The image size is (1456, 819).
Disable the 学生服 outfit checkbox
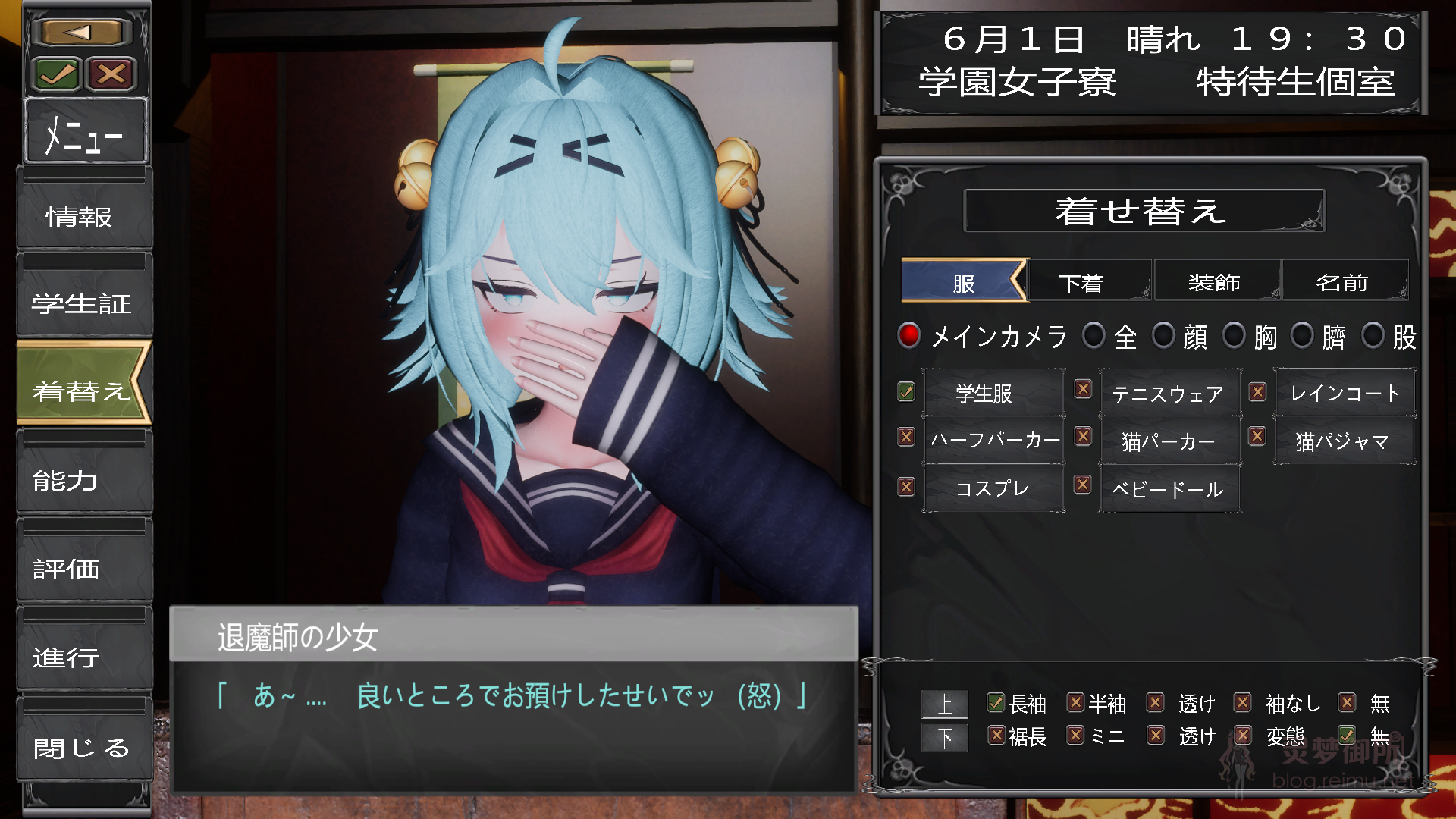(x=905, y=391)
